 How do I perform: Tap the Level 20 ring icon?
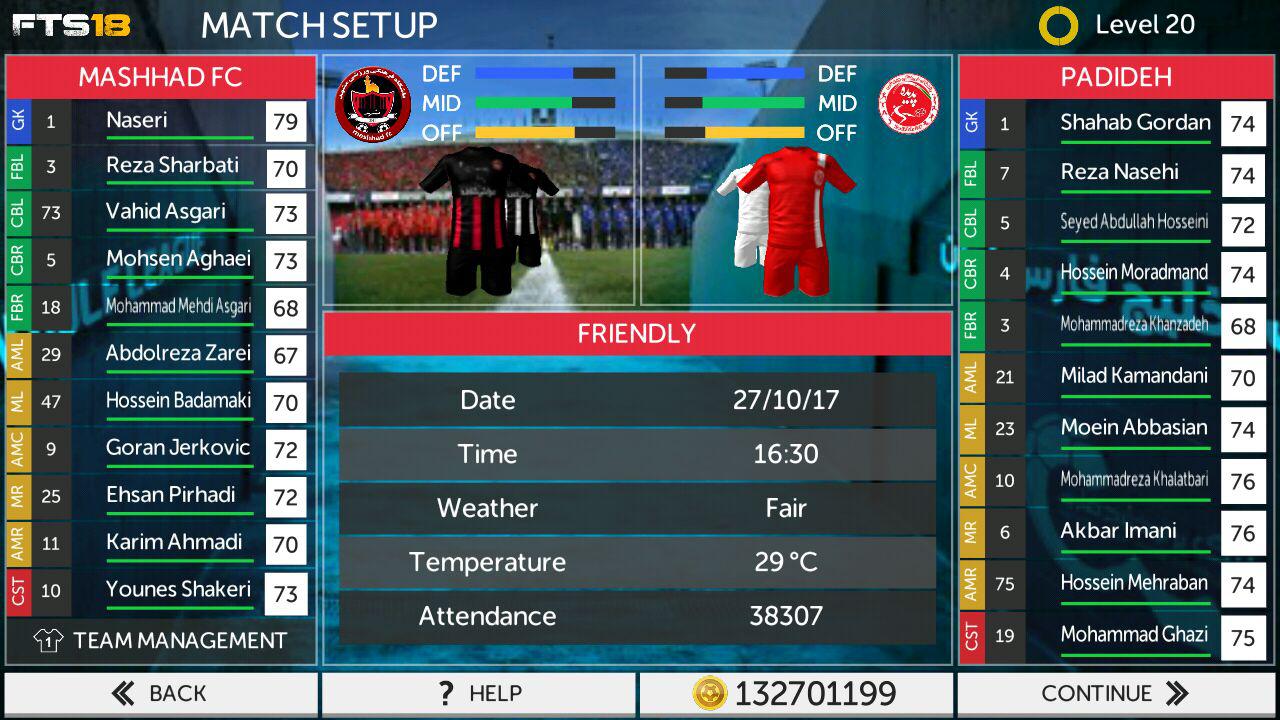1058,26
